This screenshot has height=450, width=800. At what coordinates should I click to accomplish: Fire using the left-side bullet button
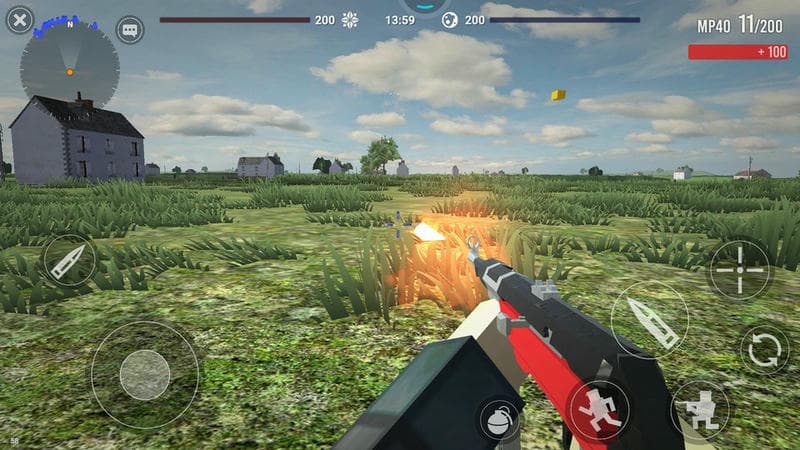coord(70,260)
